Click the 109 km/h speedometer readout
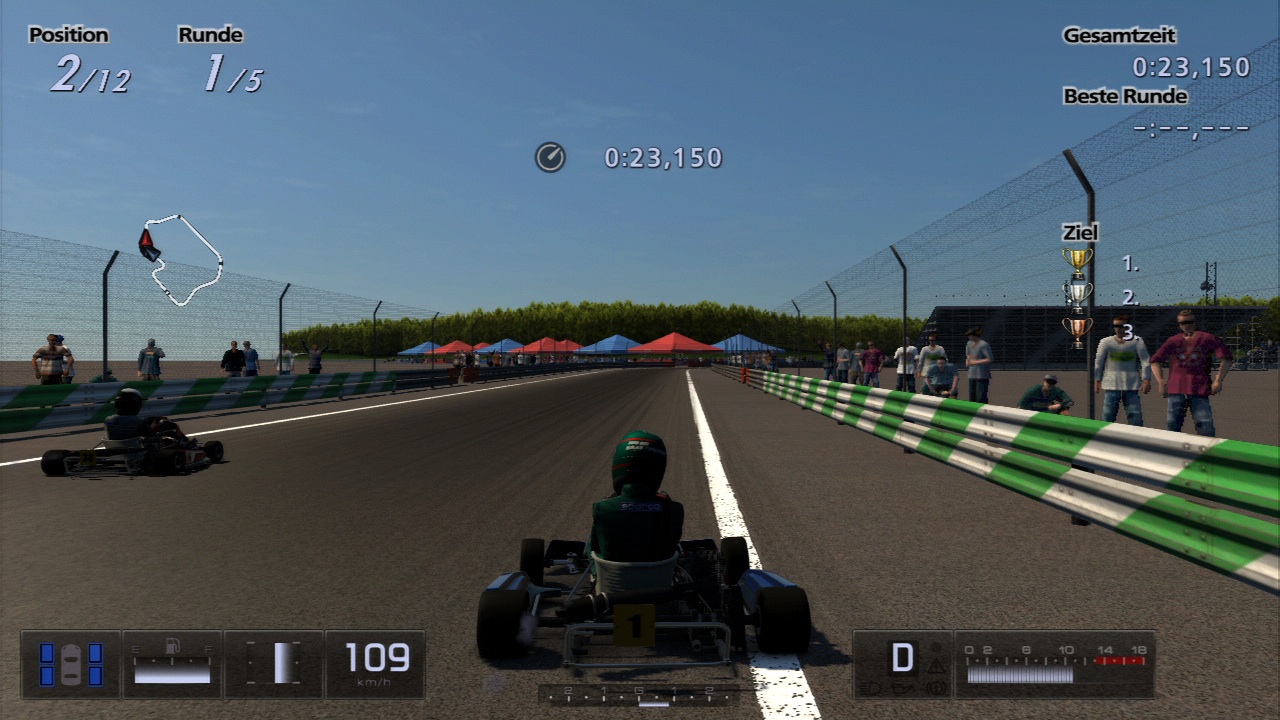Image resolution: width=1280 pixels, height=720 pixels. pyautogui.click(x=377, y=656)
